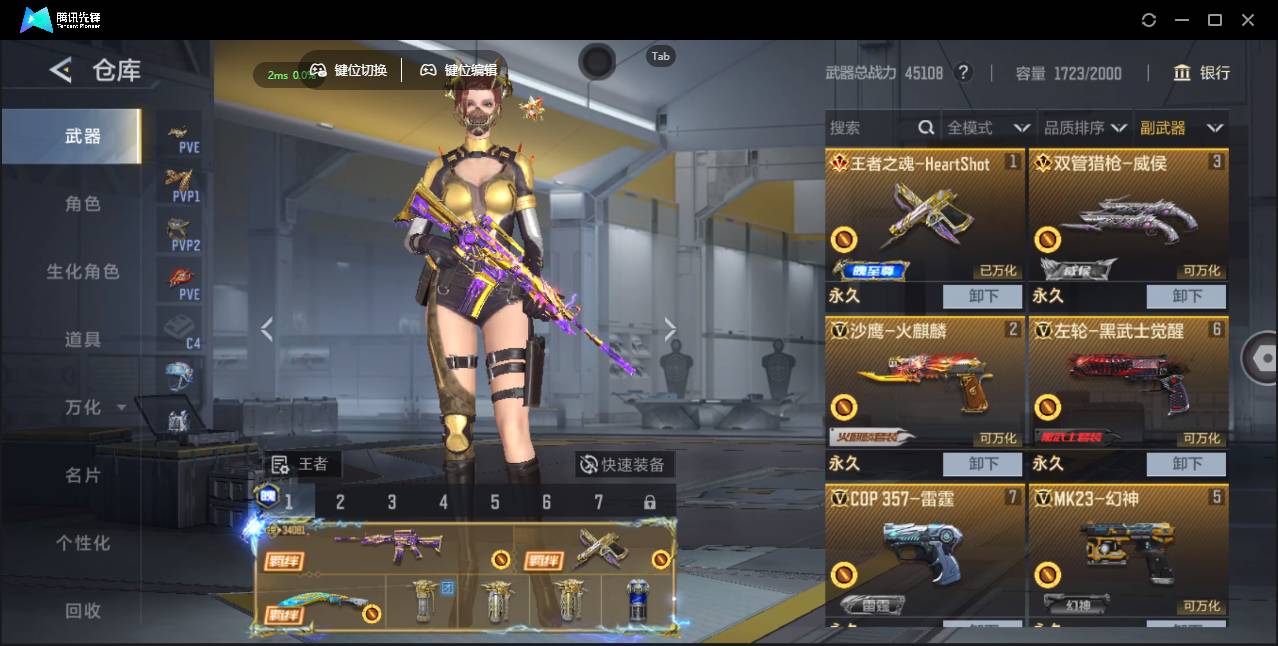Screen dimensions: 1278x646
Task: Go back using the 仓库 back arrow
Action: click(61, 70)
